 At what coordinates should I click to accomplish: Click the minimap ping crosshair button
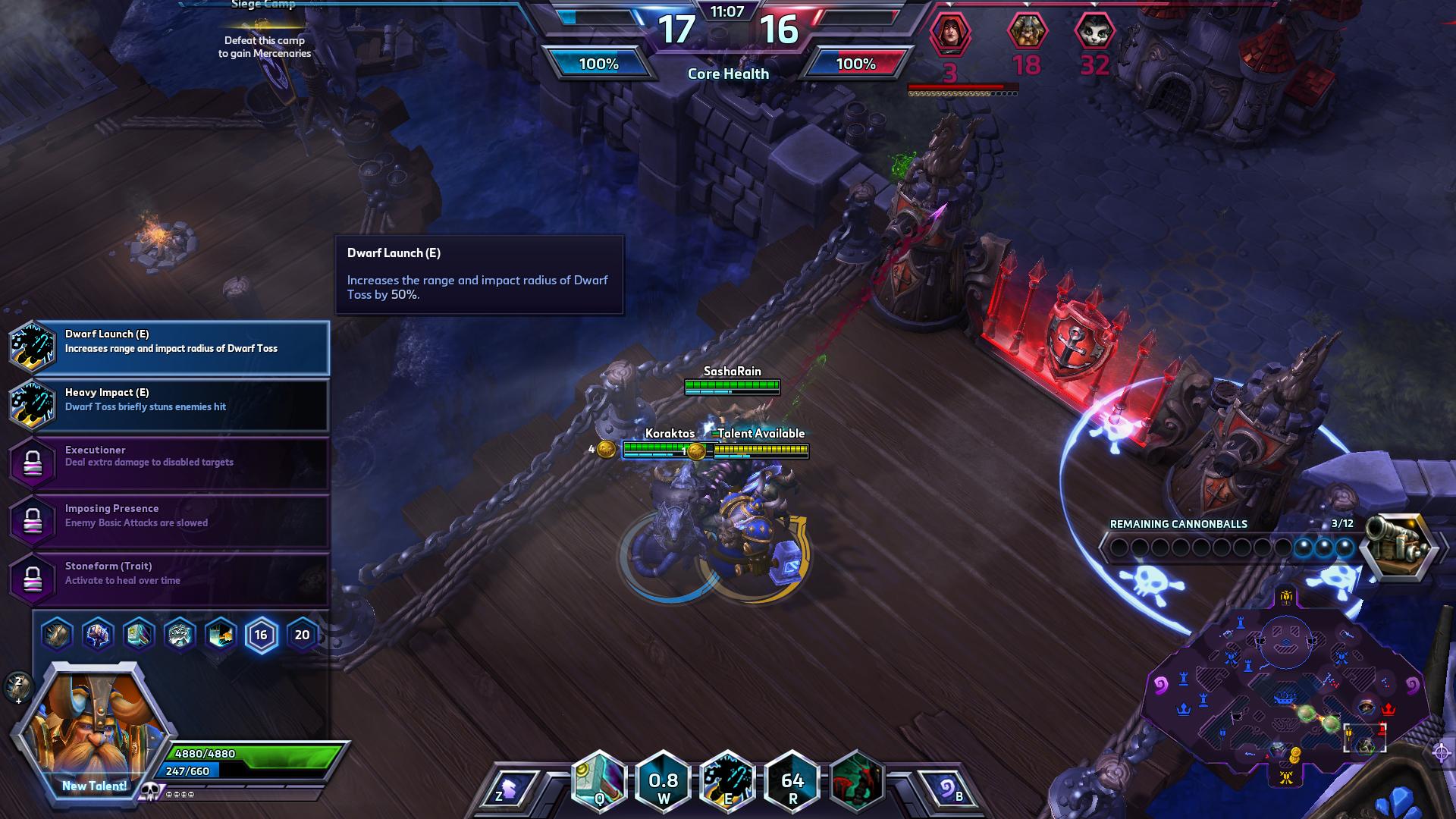1442,752
